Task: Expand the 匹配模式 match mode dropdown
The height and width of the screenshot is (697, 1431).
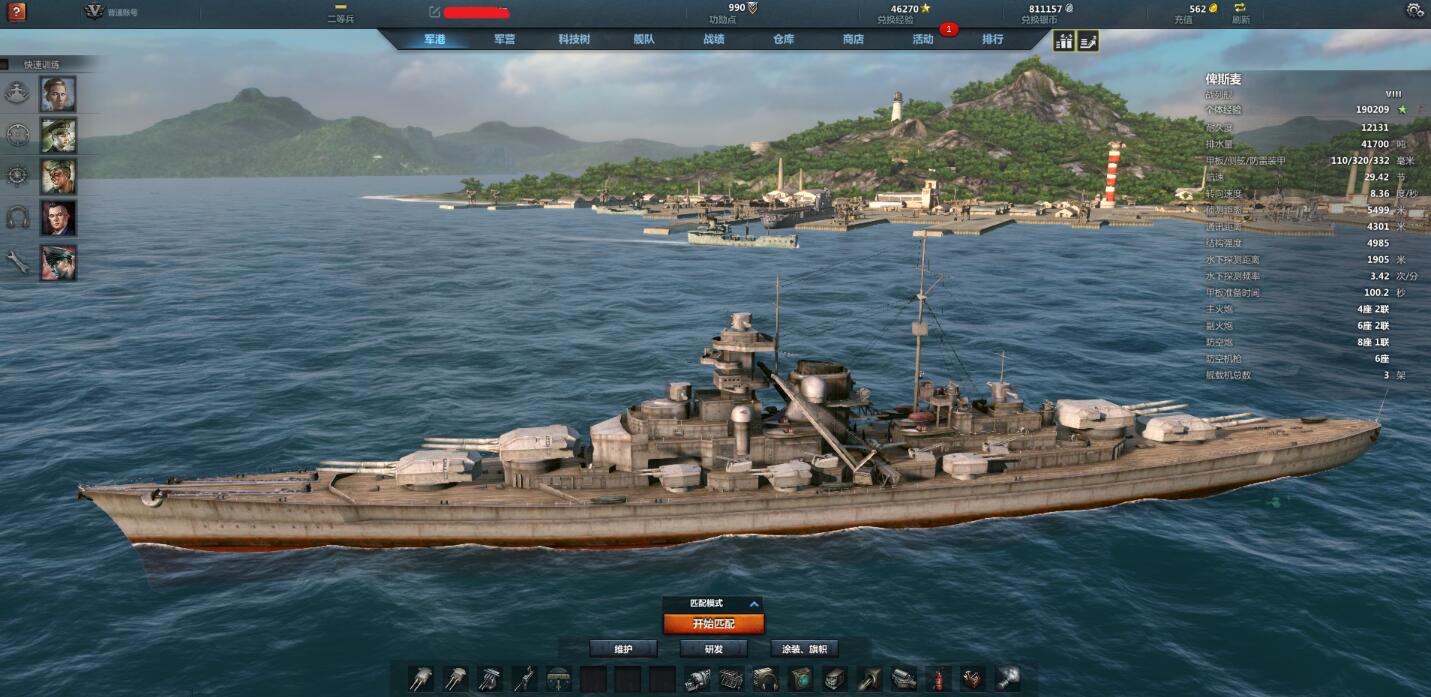Action: [x=754, y=604]
